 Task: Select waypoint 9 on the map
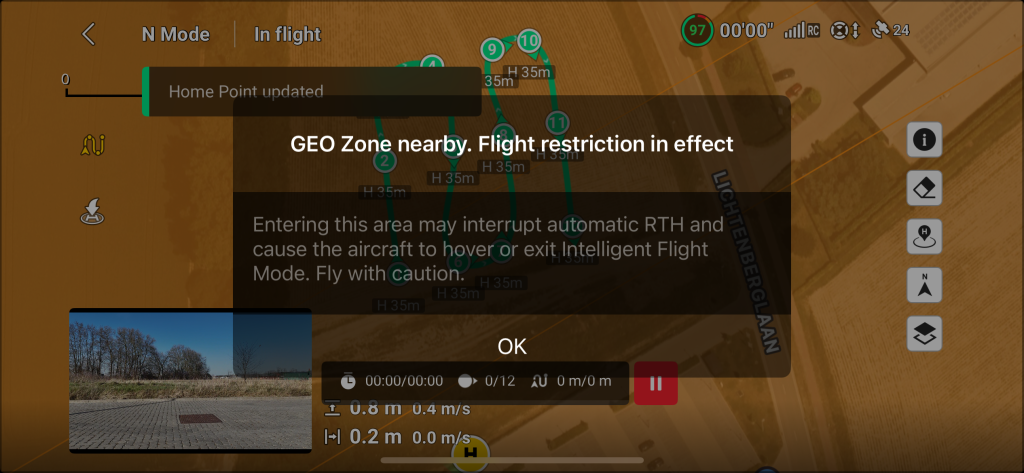click(491, 49)
